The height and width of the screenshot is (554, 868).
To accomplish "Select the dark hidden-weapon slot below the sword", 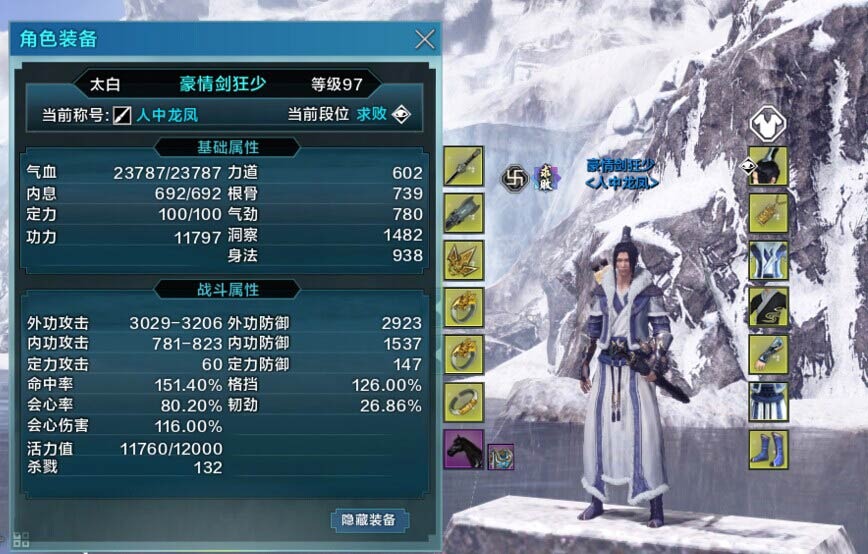I will pyautogui.click(x=464, y=213).
